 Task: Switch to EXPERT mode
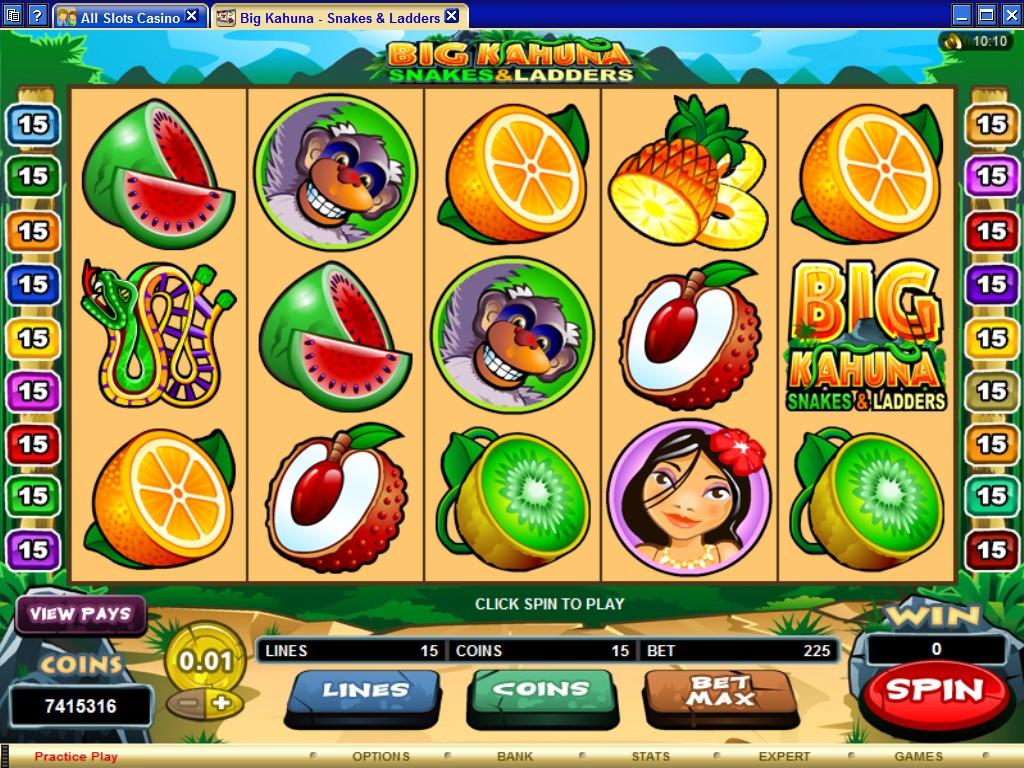[784, 756]
